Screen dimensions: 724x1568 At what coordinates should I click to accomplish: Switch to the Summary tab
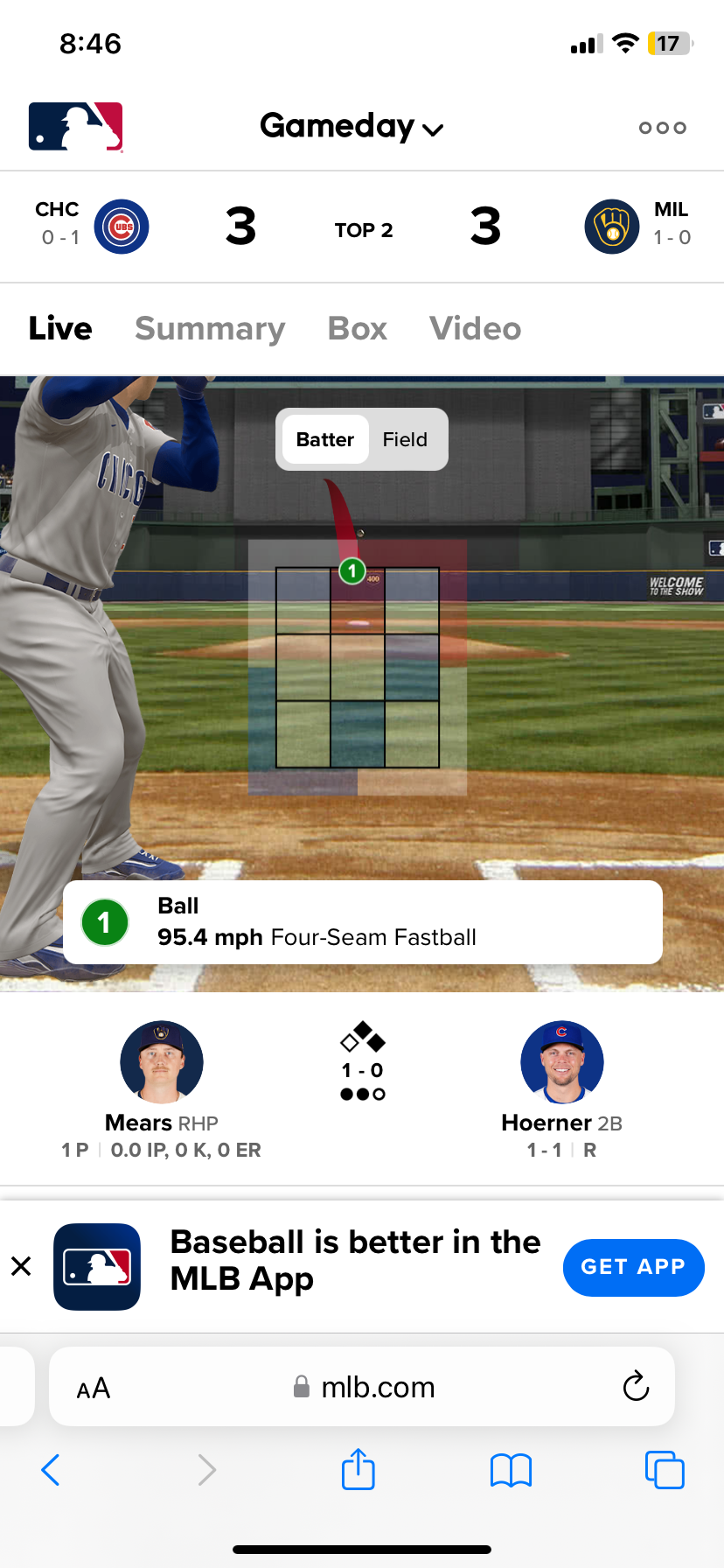tap(210, 328)
